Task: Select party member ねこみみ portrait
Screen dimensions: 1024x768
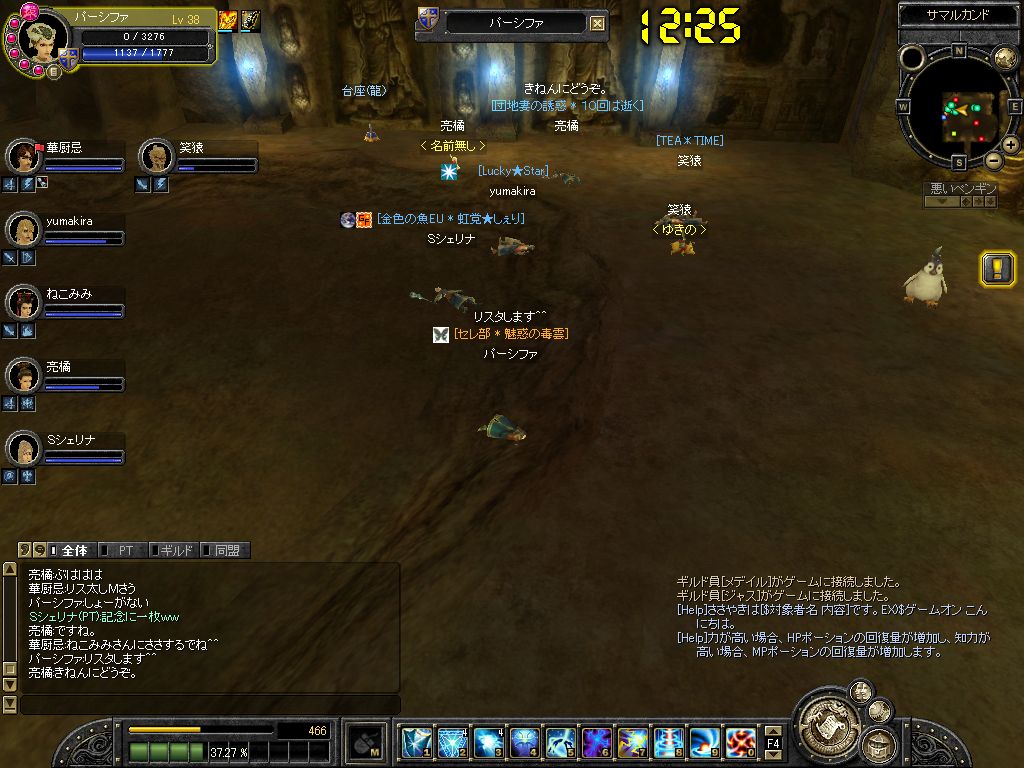Action: click(x=22, y=303)
